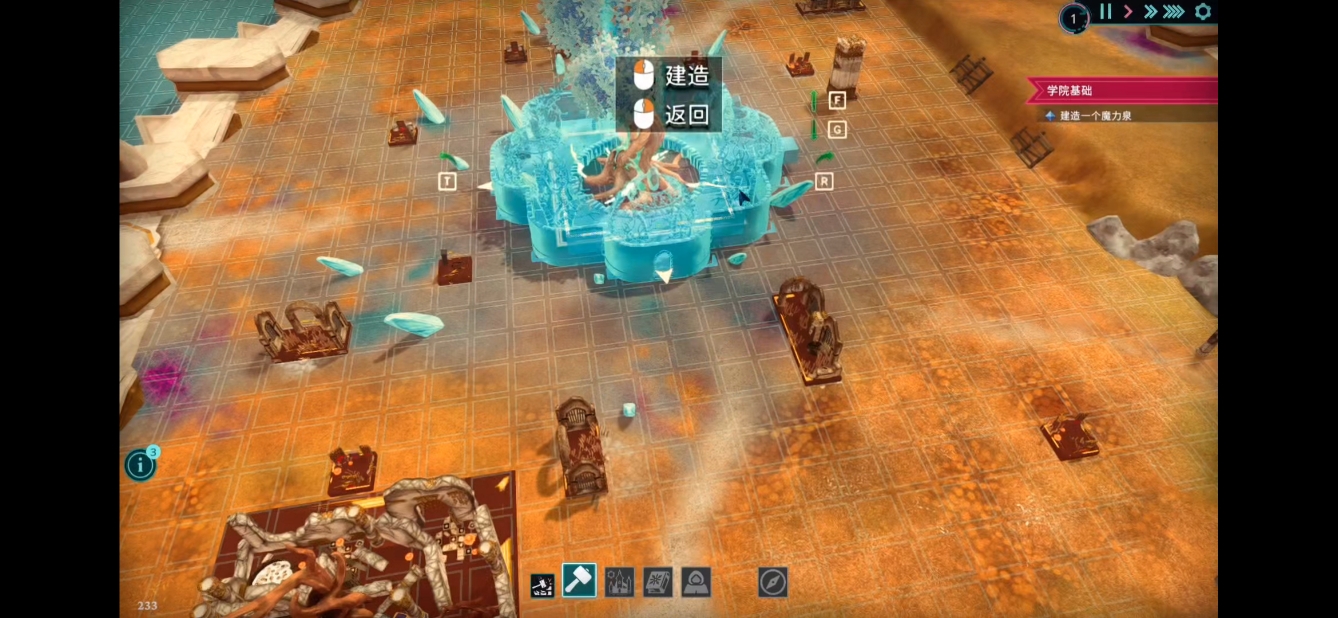Open the info notifications circle icon
1338x618 pixels.
point(140,465)
